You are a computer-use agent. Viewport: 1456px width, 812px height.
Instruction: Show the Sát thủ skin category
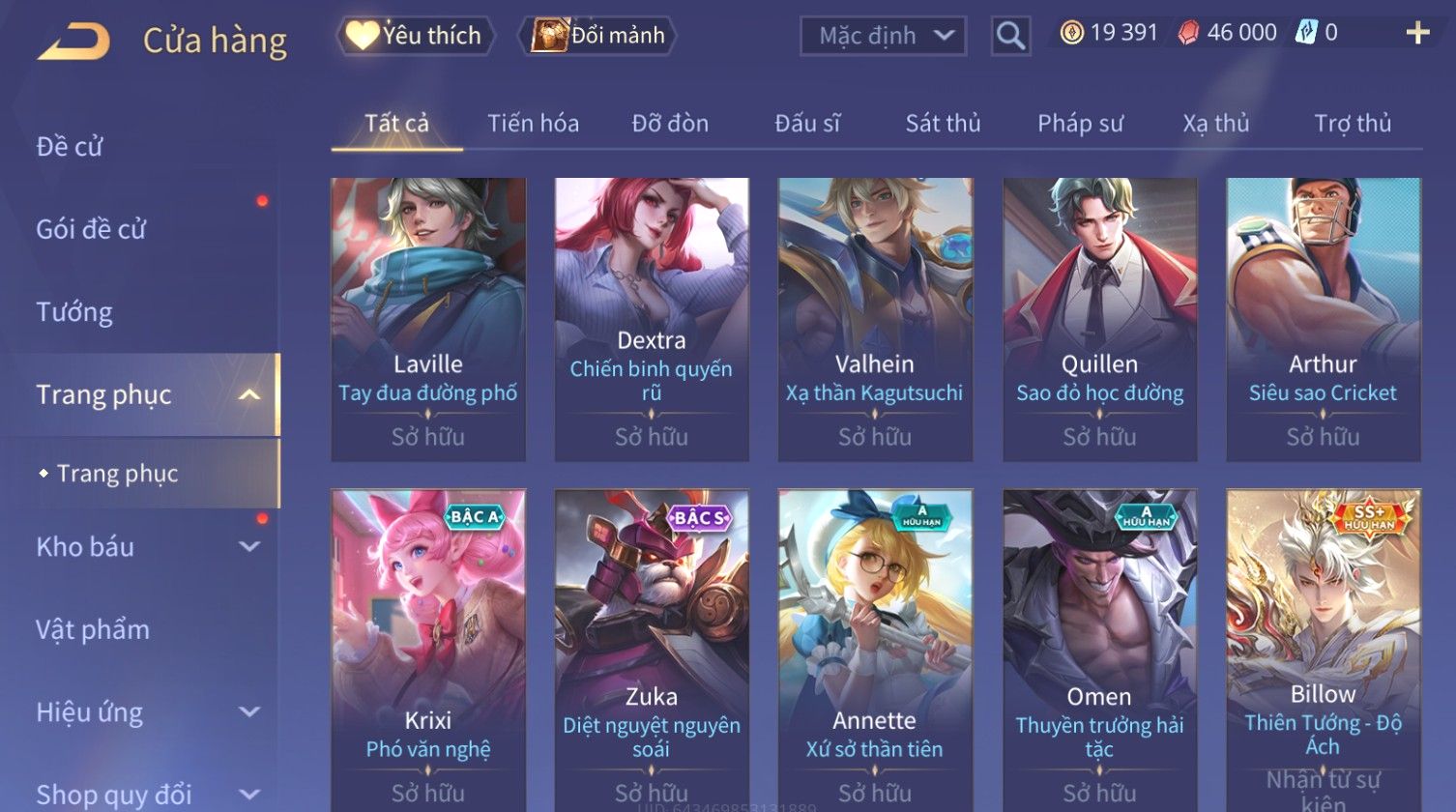click(943, 124)
